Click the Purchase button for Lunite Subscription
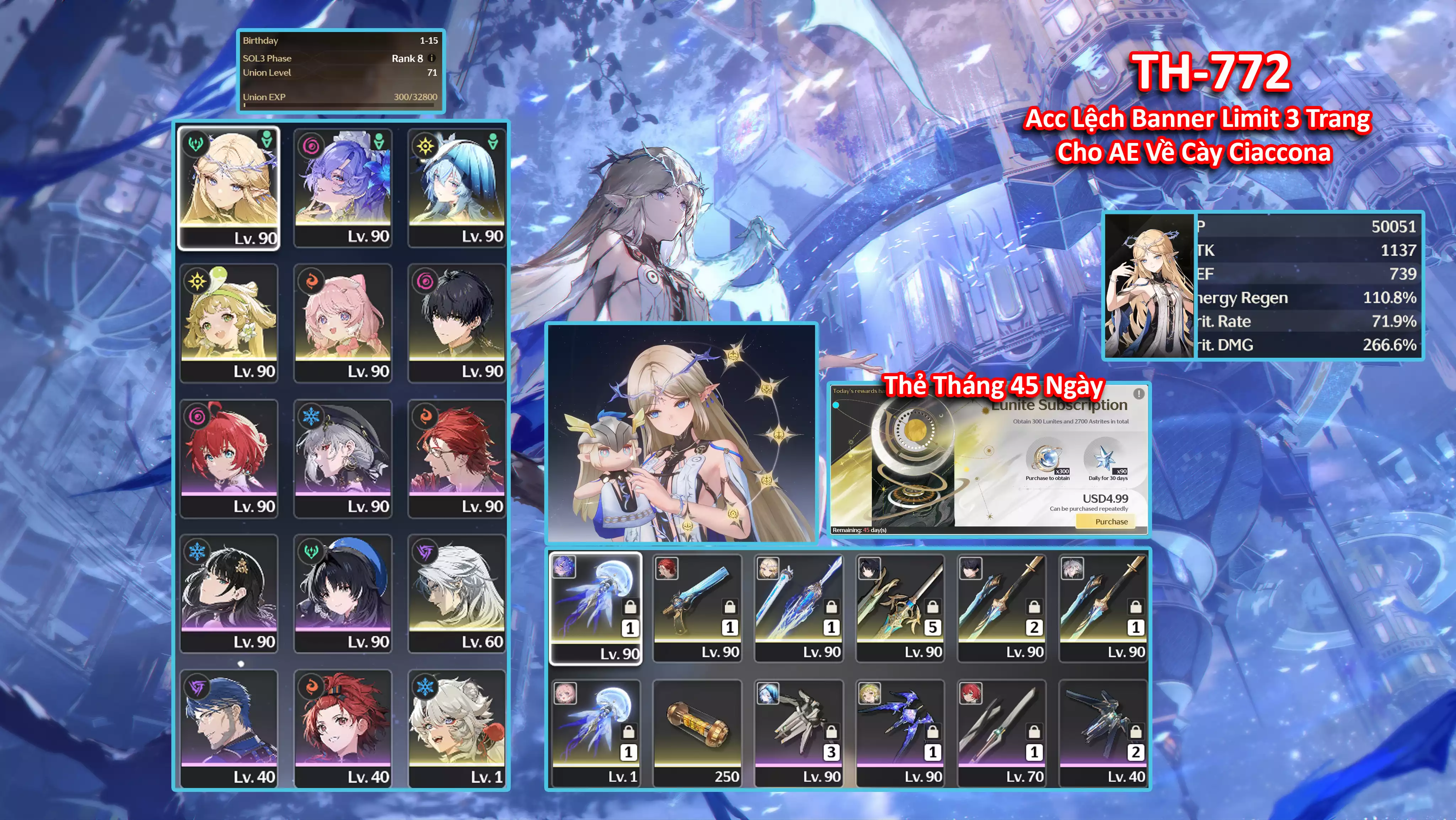This screenshot has height=820, width=1456. point(1110,521)
